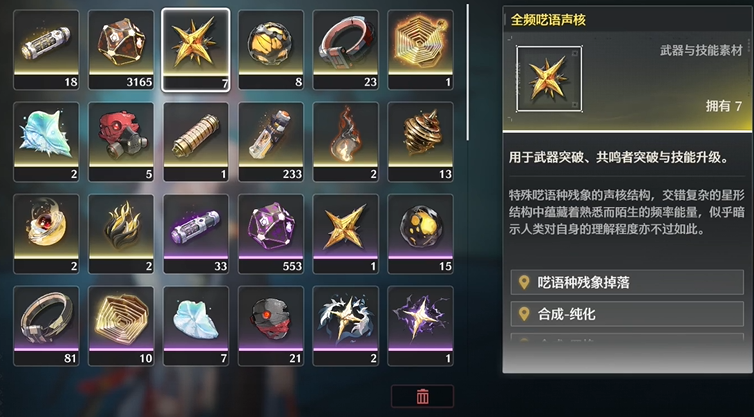The image size is (754, 417).
Task: Select the black orb with count 15
Action: (421, 228)
